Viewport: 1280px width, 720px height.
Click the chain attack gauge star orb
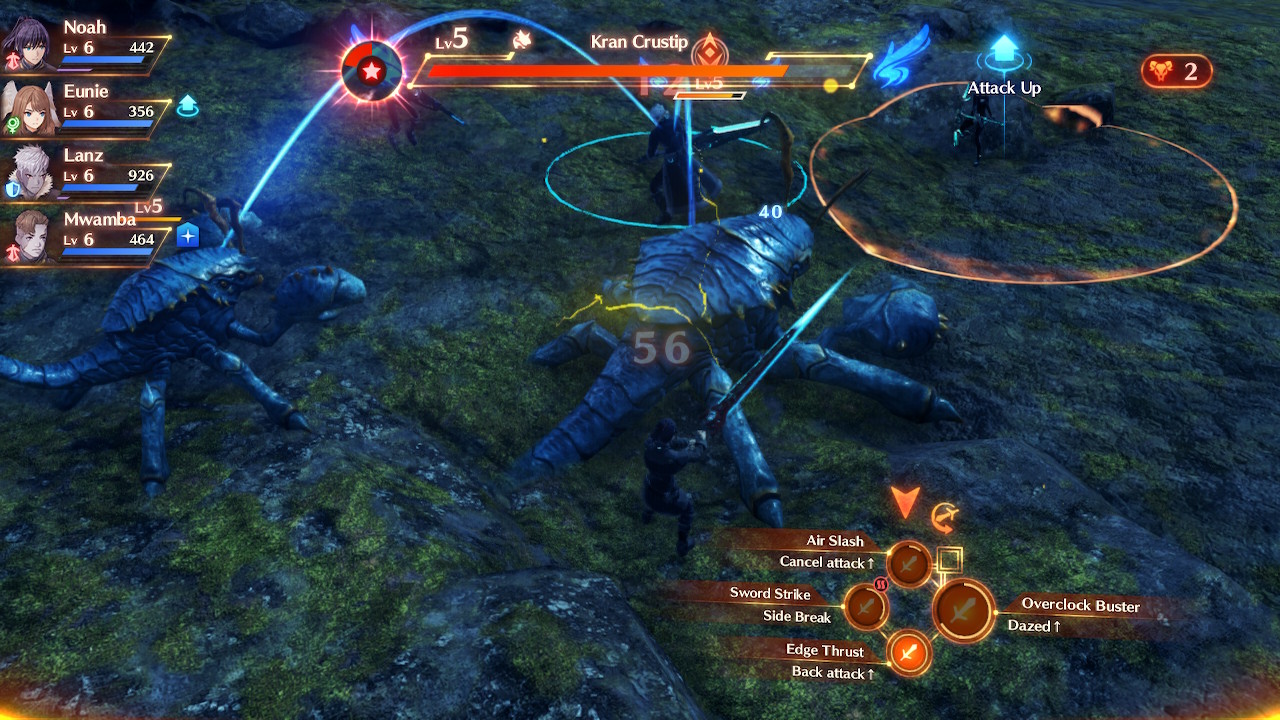point(371,71)
